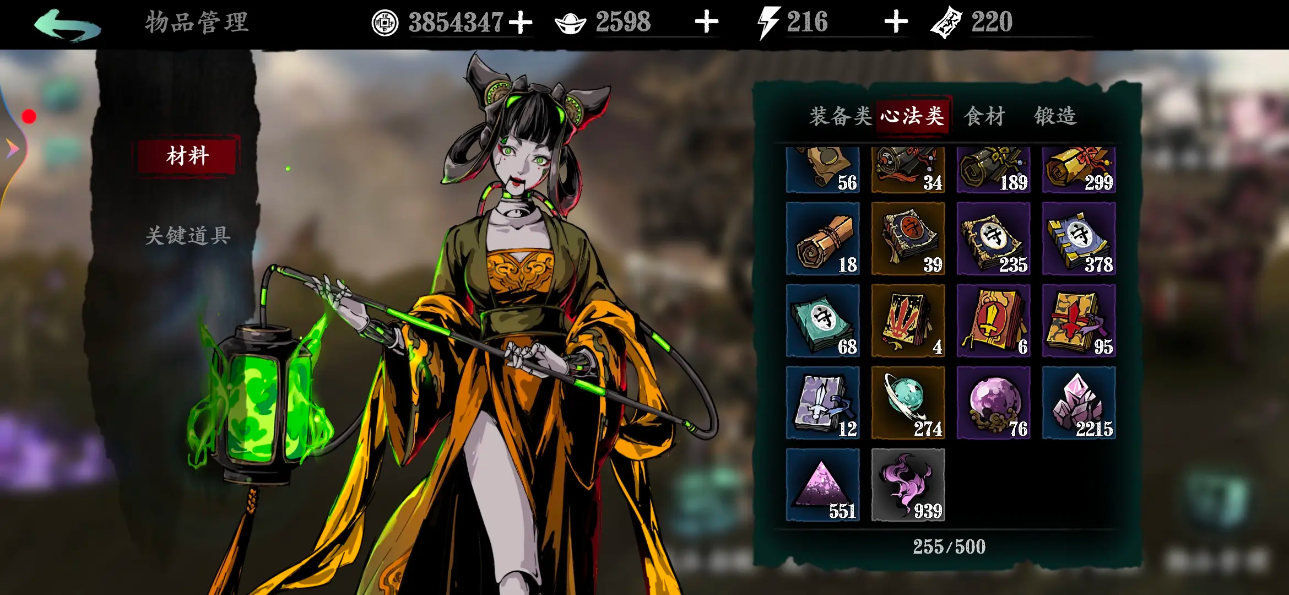Switch to the 关键道具 category
Screen dimensions: 1289x595
(x=188, y=236)
